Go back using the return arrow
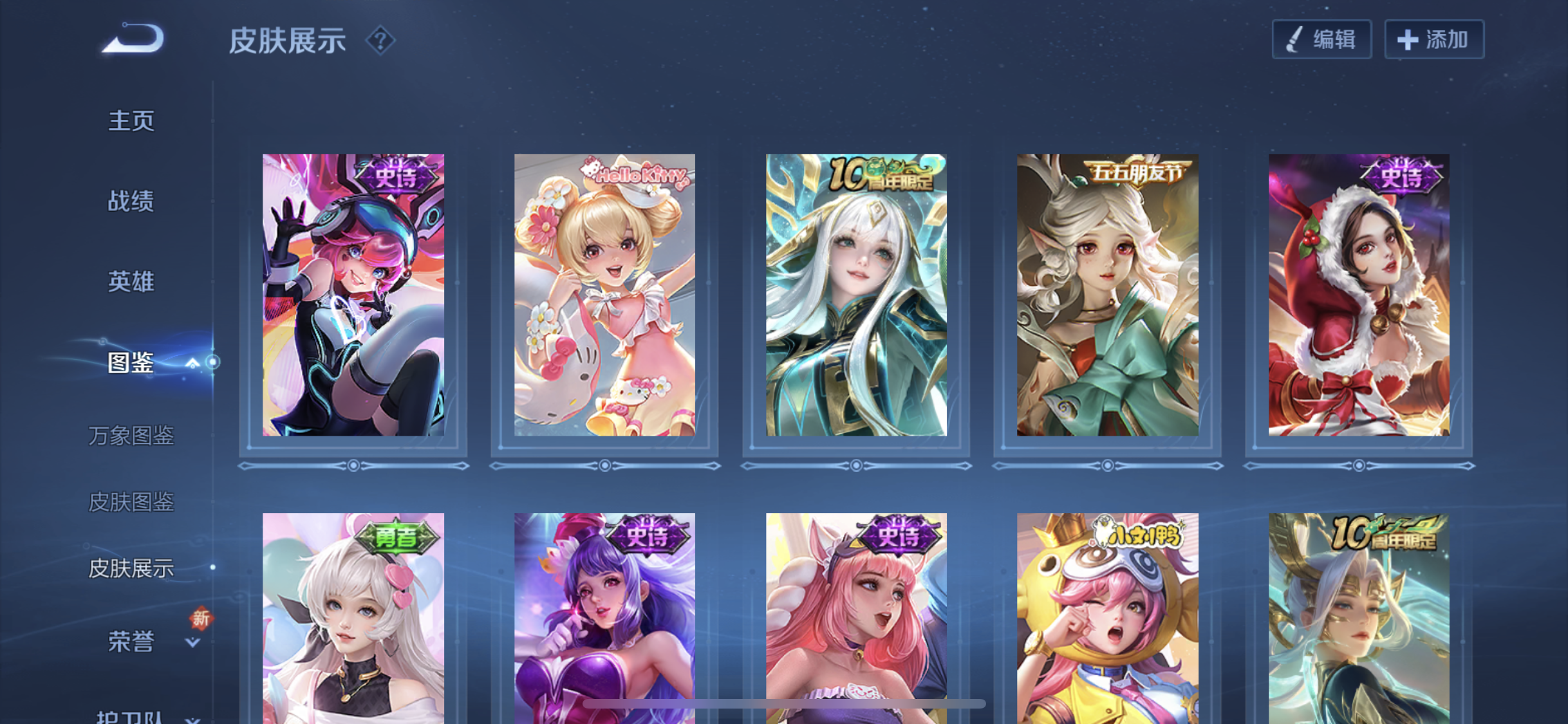 click(134, 39)
